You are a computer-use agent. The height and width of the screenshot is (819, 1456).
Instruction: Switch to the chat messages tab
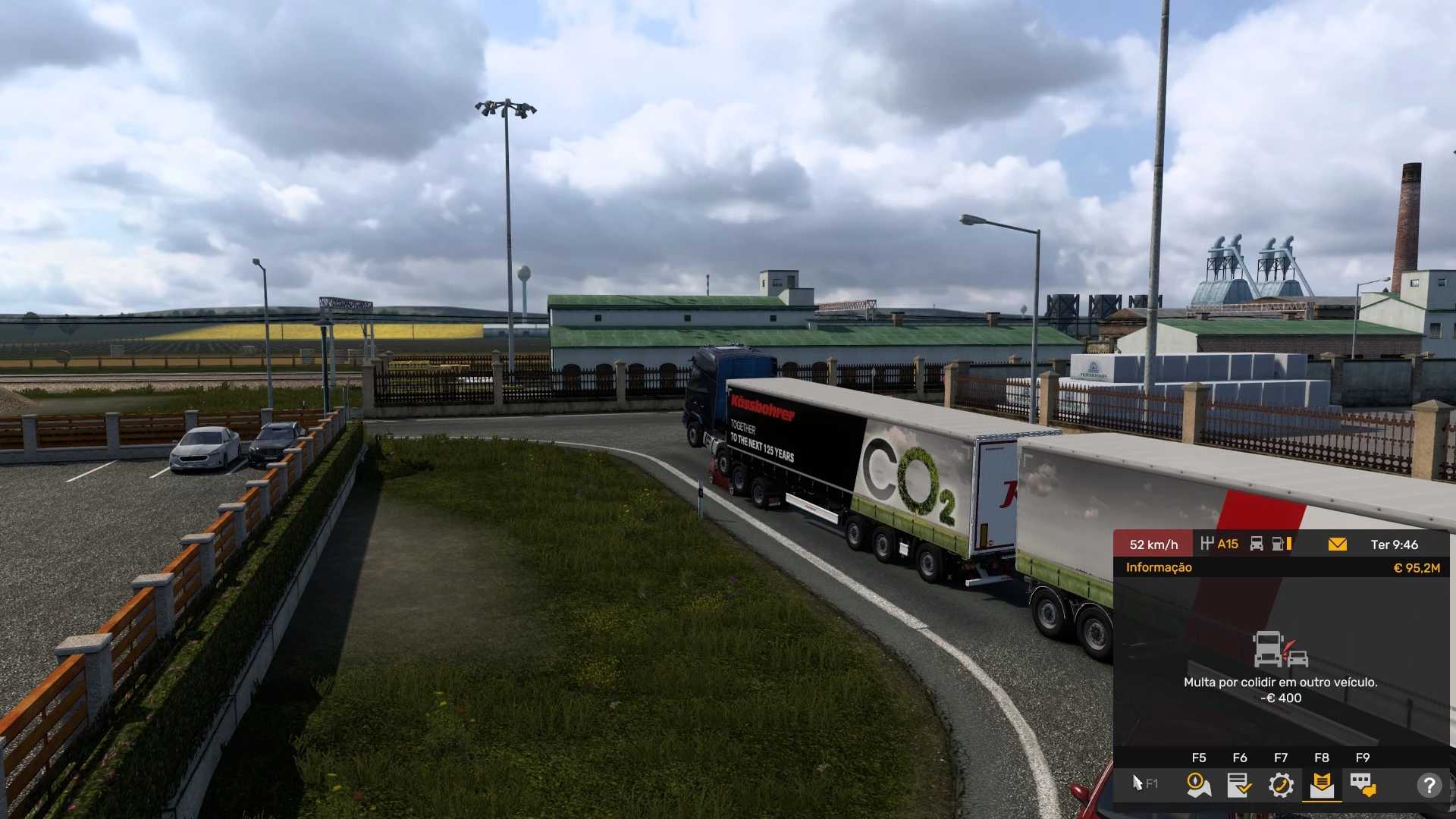1363,784
